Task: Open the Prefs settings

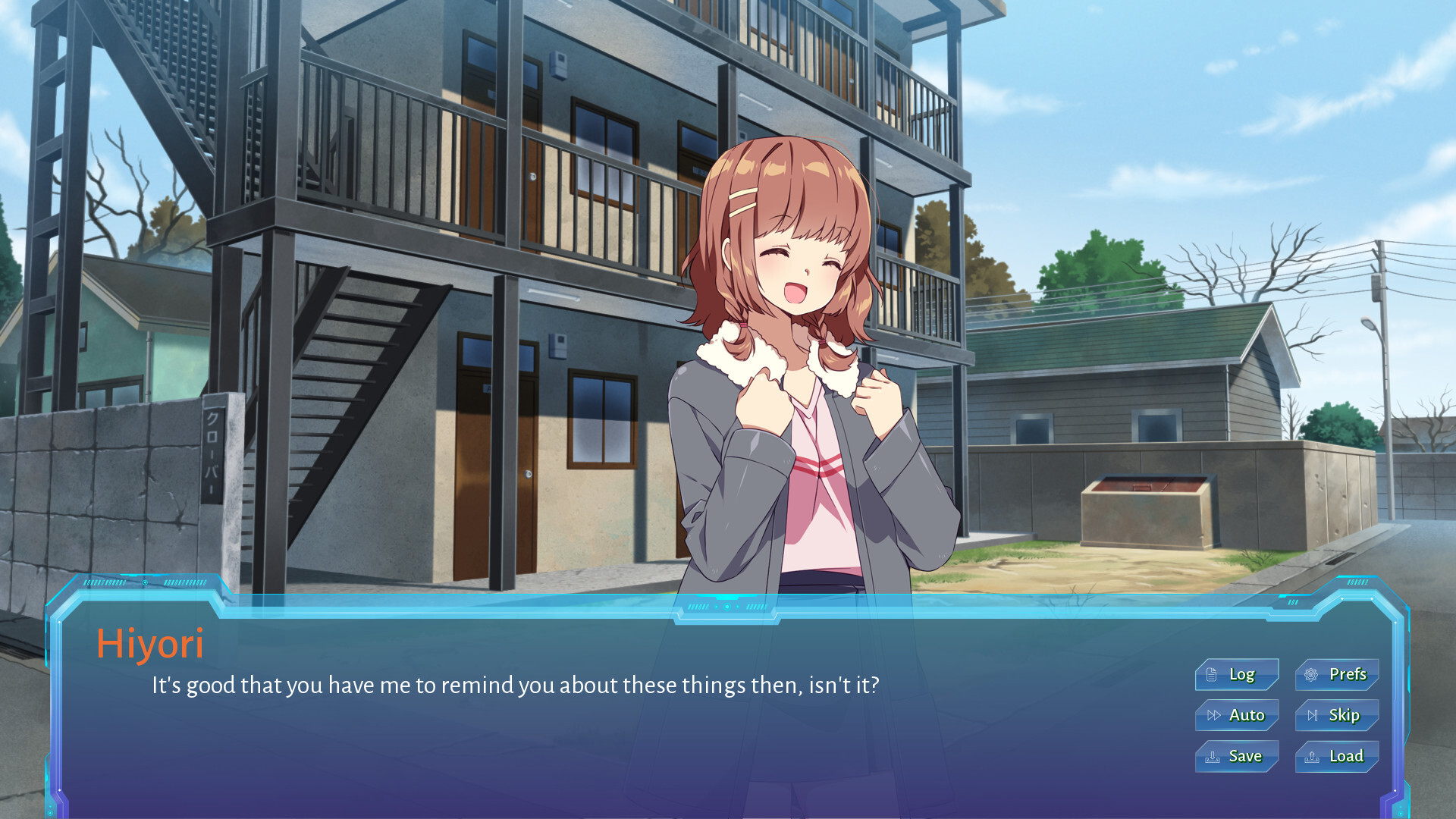Action: (x=1337, y=674)
